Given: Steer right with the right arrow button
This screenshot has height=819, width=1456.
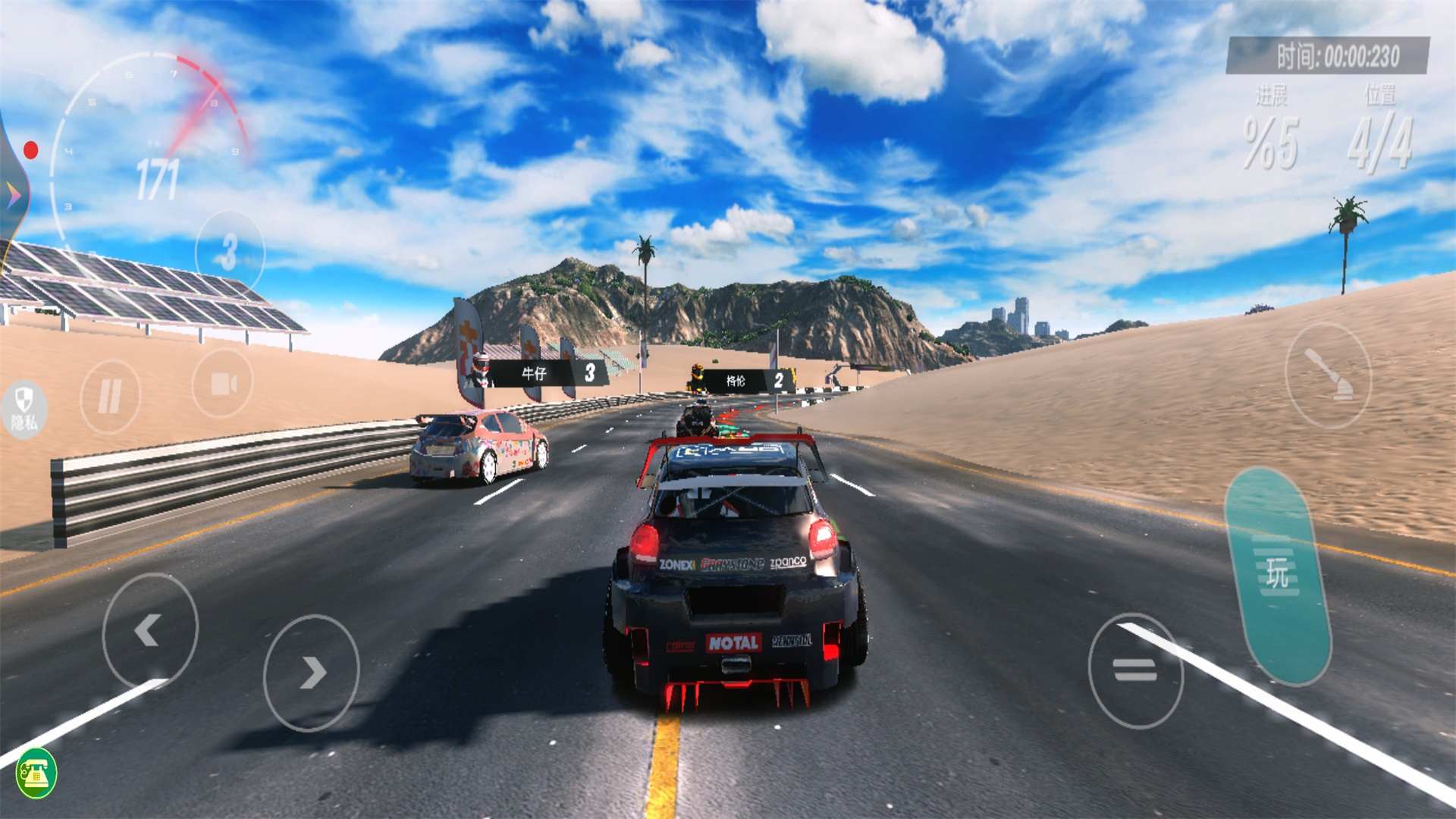Looking at the screenshot, I should (311, 673).
